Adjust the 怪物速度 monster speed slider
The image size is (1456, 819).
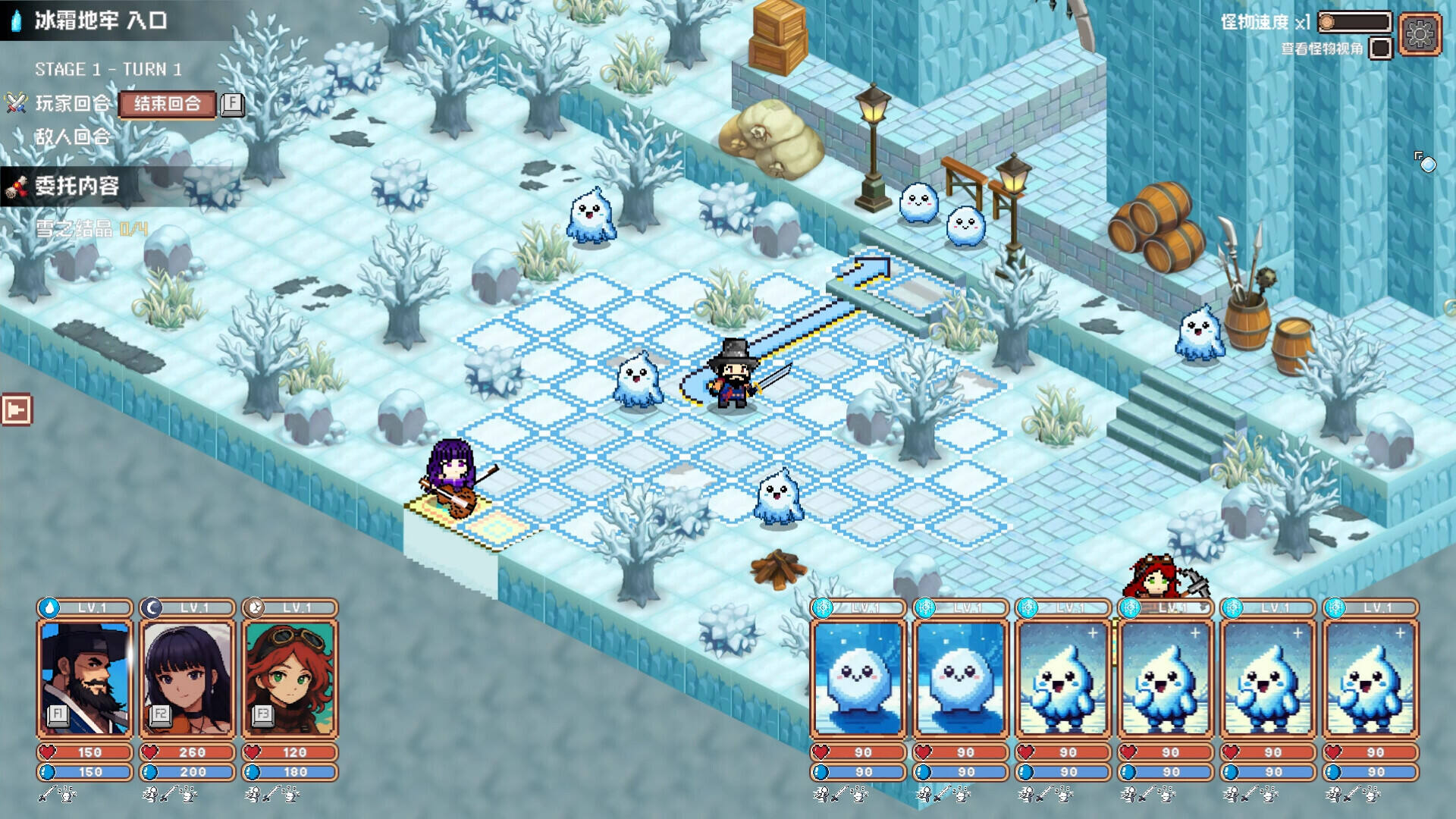coord(1354,23)
